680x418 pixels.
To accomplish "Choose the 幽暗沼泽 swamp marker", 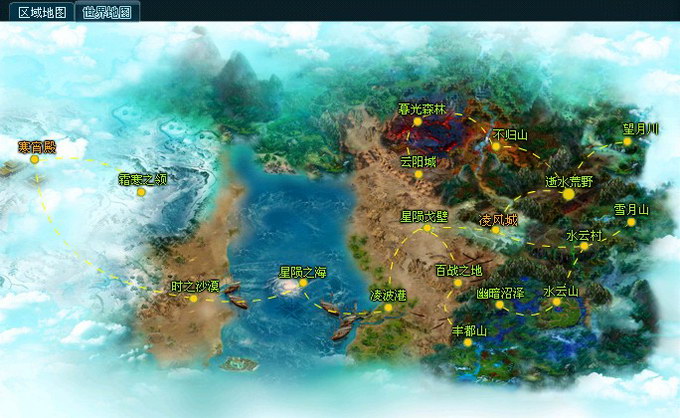I will coord(499,306).
